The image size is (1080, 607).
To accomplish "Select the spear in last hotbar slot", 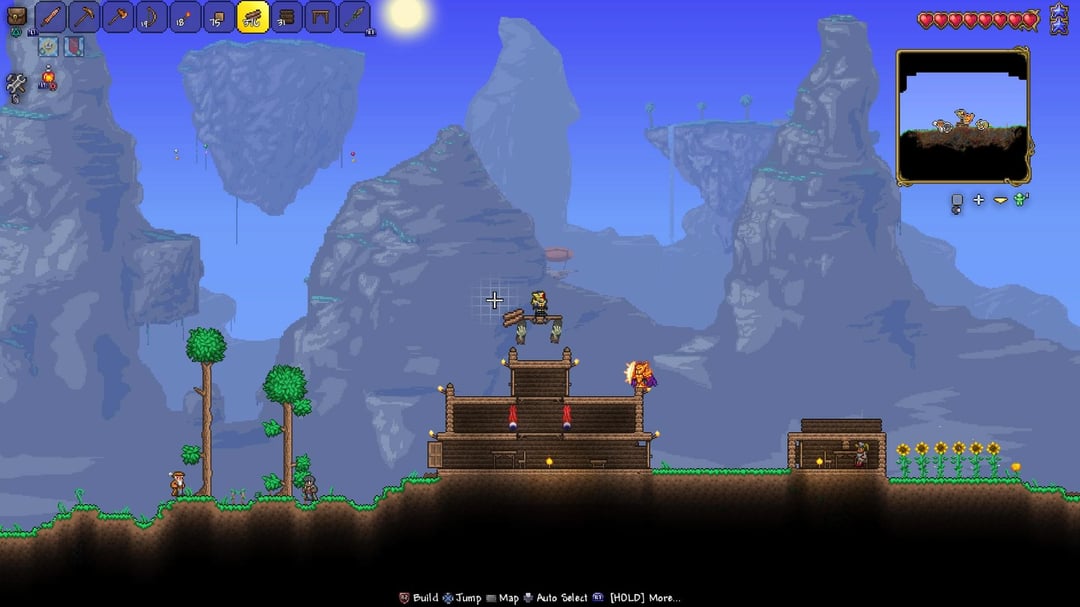I will tap(354, 17).
